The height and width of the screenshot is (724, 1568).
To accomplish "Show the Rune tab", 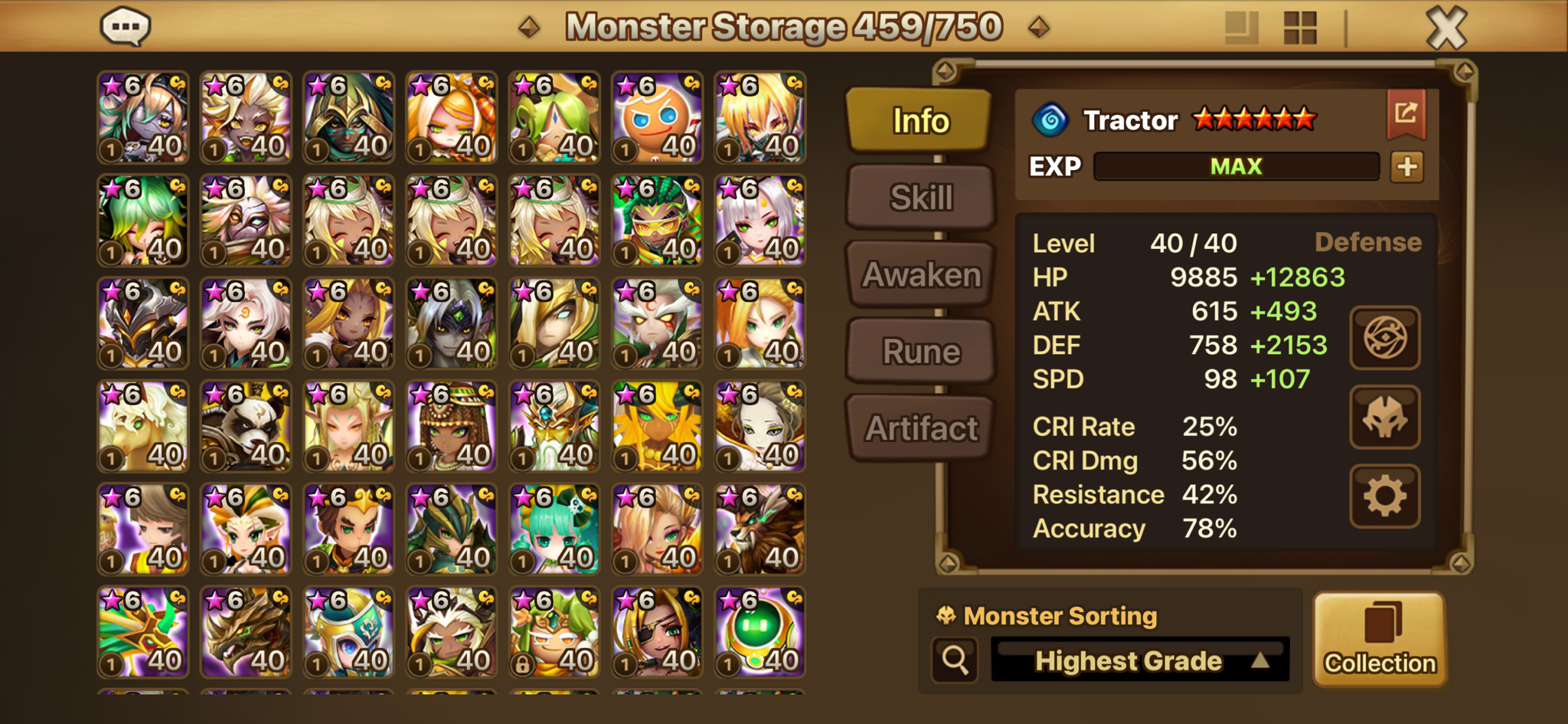I will pos(921,352).
